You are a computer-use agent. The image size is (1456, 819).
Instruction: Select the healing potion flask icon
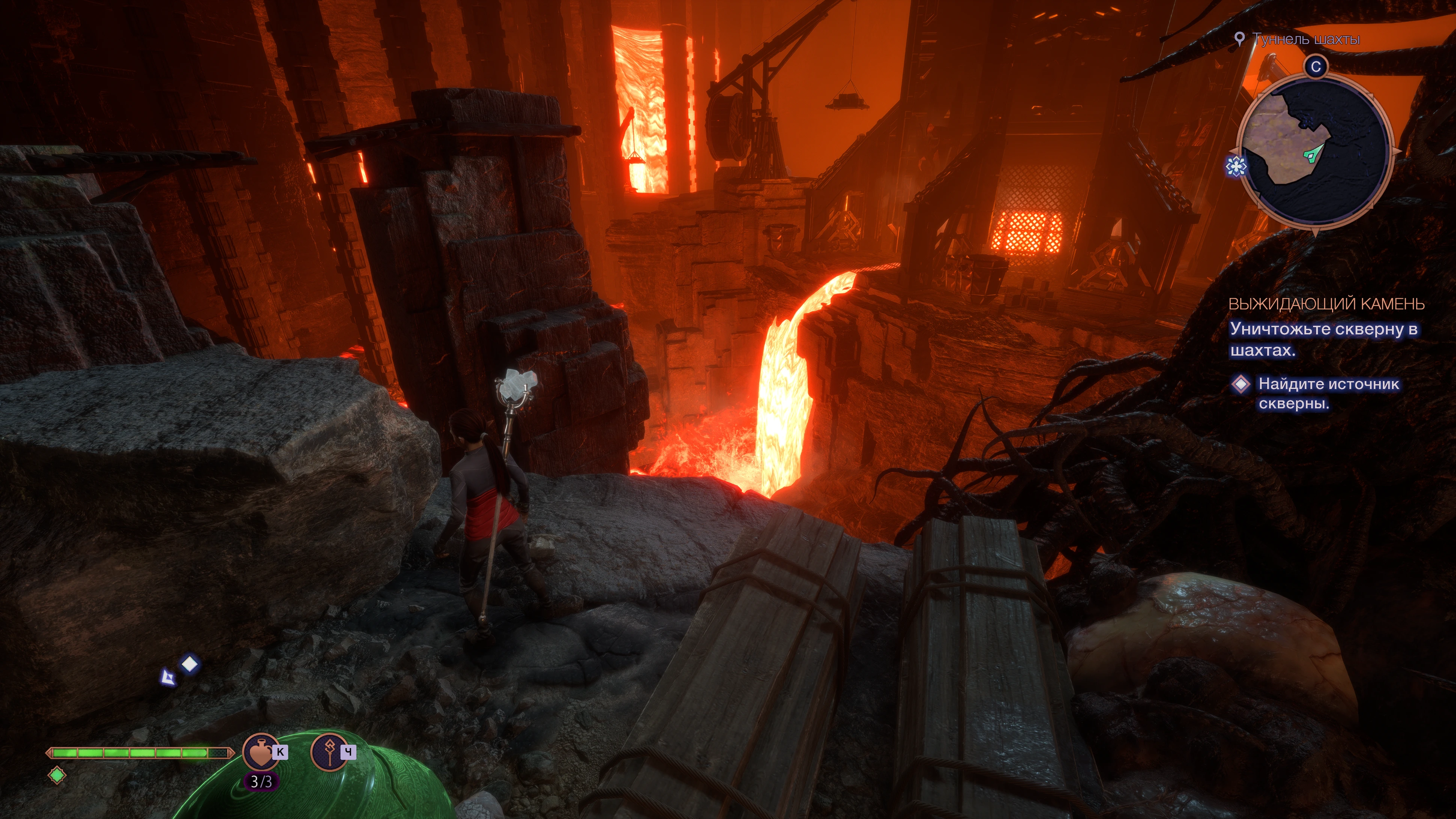click(x=260, y=751)
